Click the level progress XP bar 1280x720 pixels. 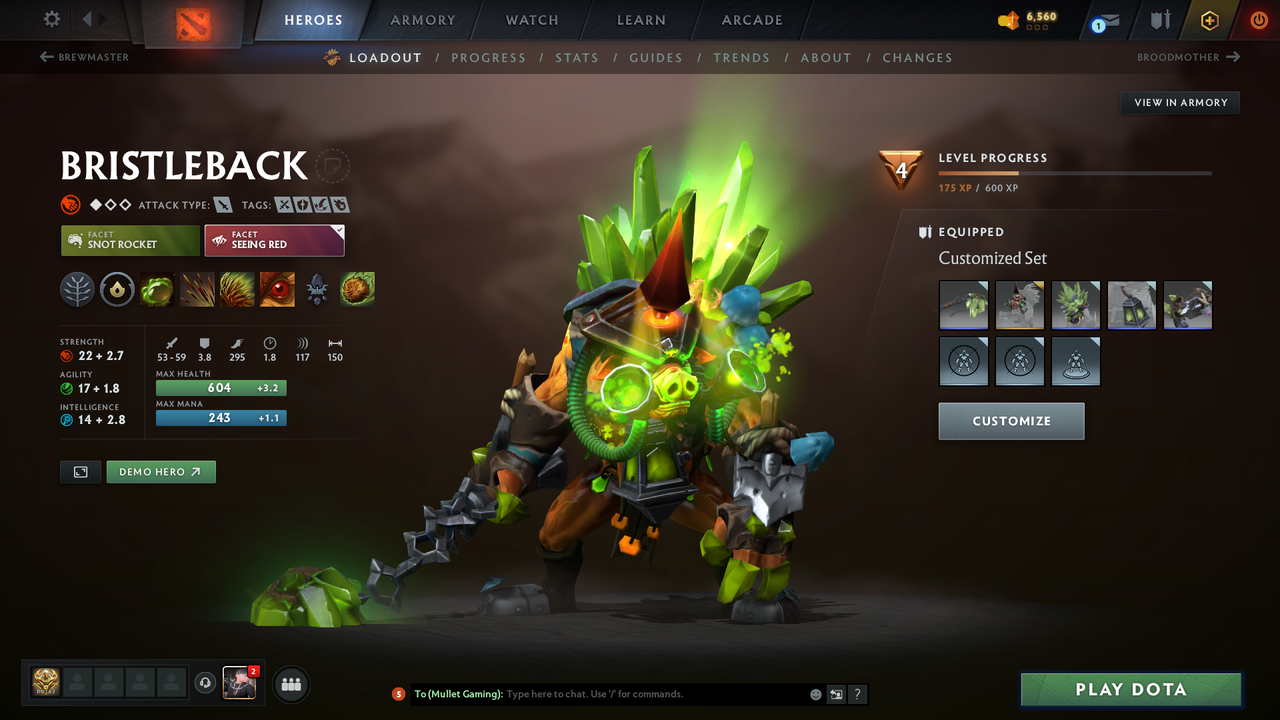[x=1075, y=172]
